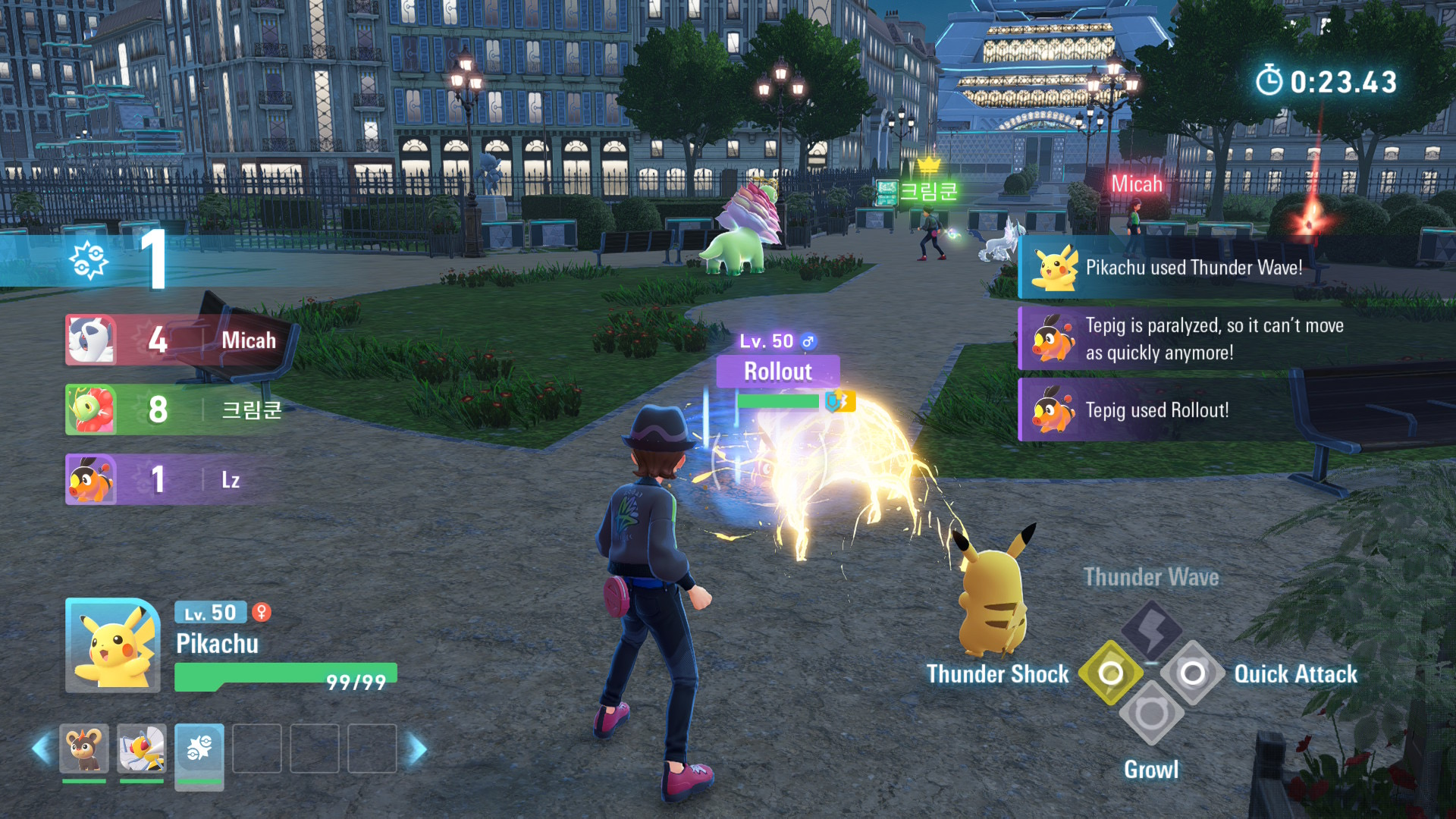Click Pikachu's portrait in the status panel

[x=113, y=645]
